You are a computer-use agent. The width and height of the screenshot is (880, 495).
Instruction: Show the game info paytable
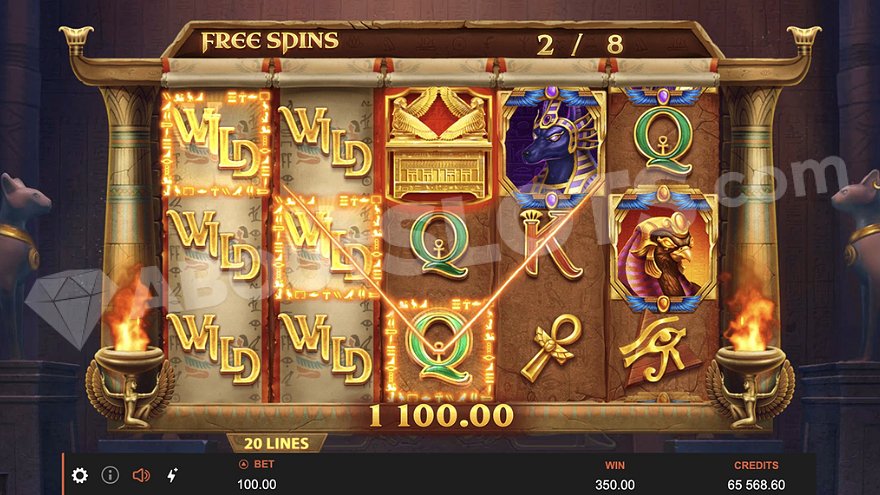[x=110, y=475]
